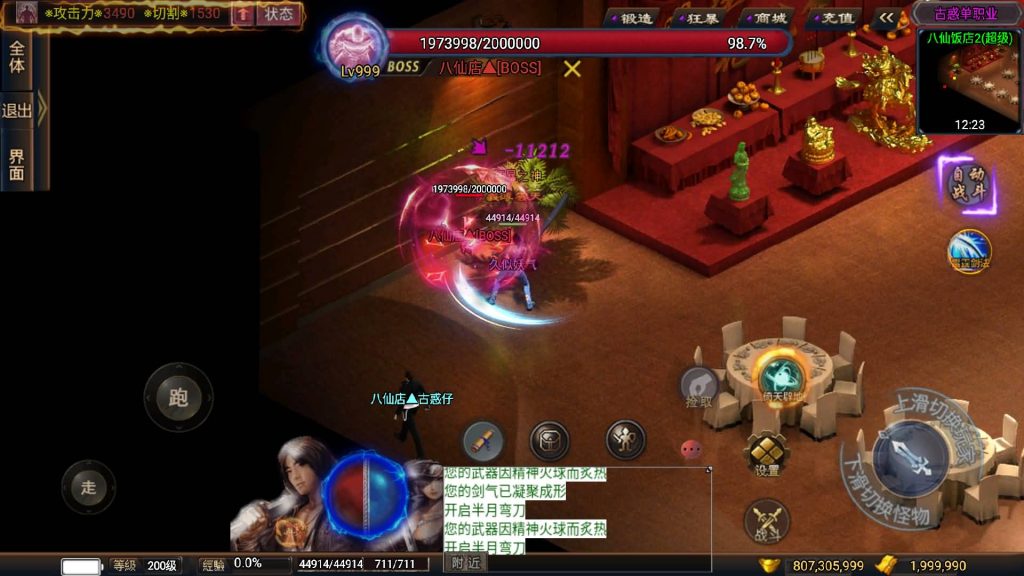Screen dimensions: 1024x576
Task: Toggle 自动战斗 auto-battle
Action: (x=968, y=184)
